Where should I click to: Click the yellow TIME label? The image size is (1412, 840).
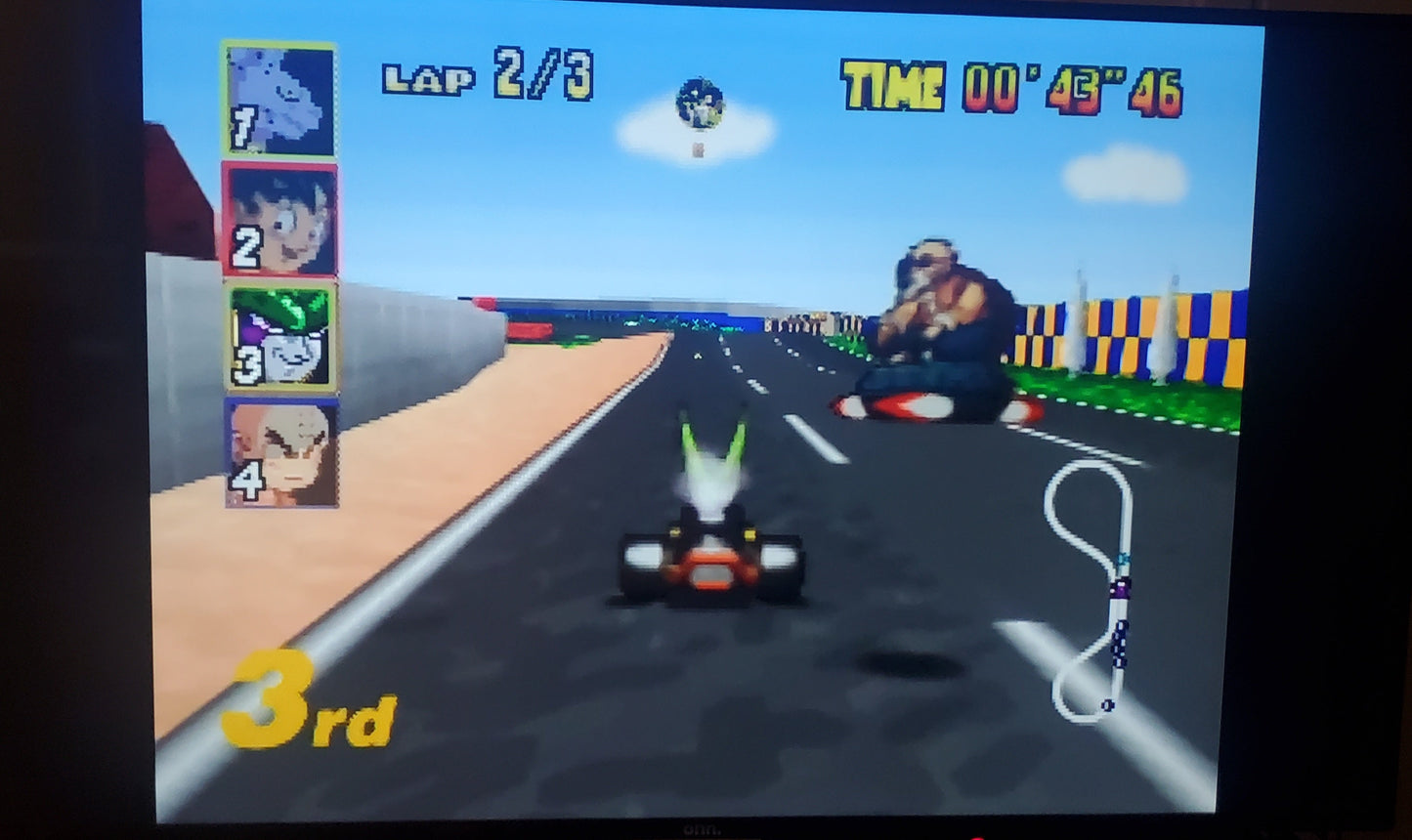click(891, 84)
